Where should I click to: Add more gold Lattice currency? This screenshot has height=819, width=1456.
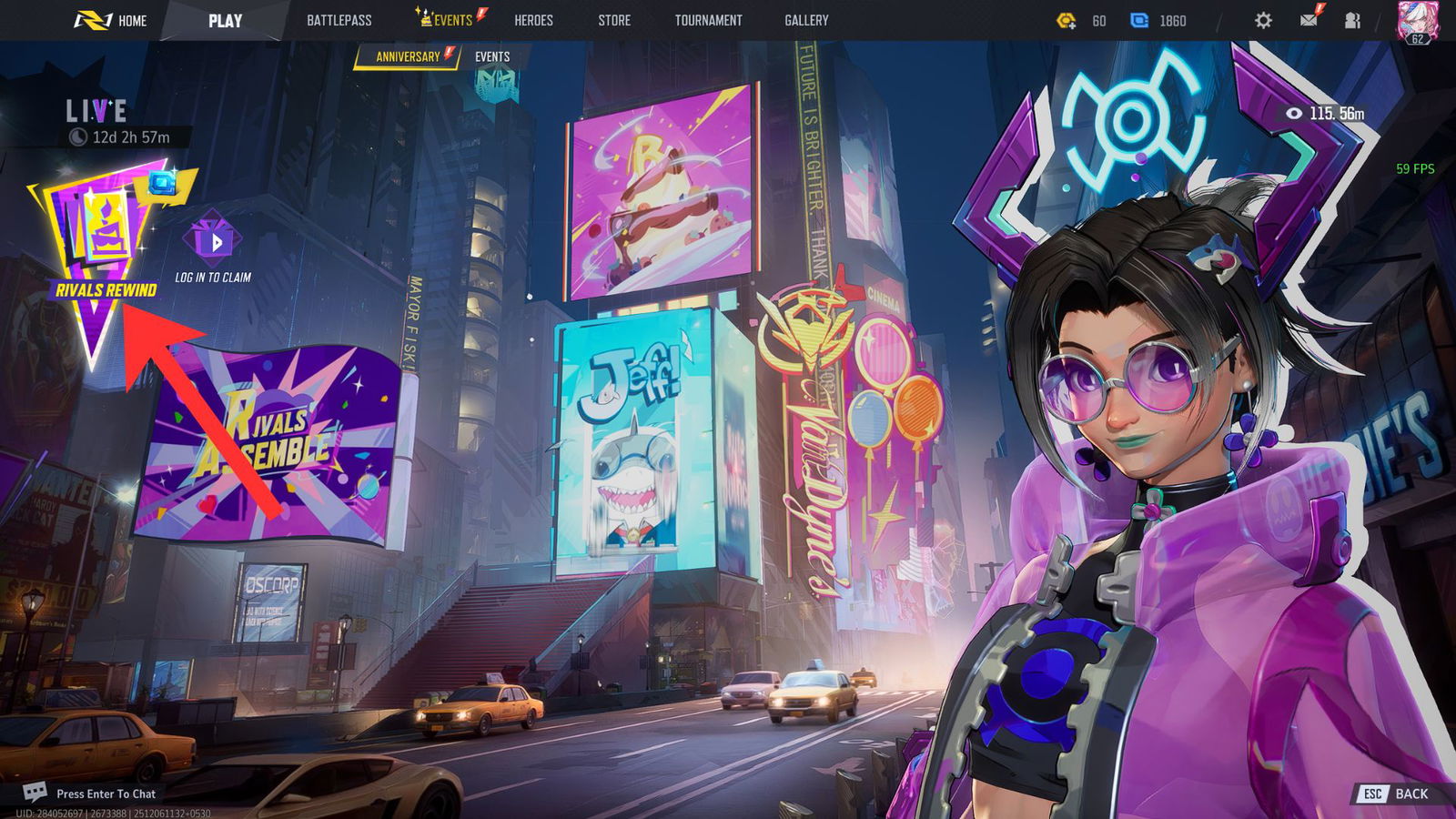(x=1066, y=20)
